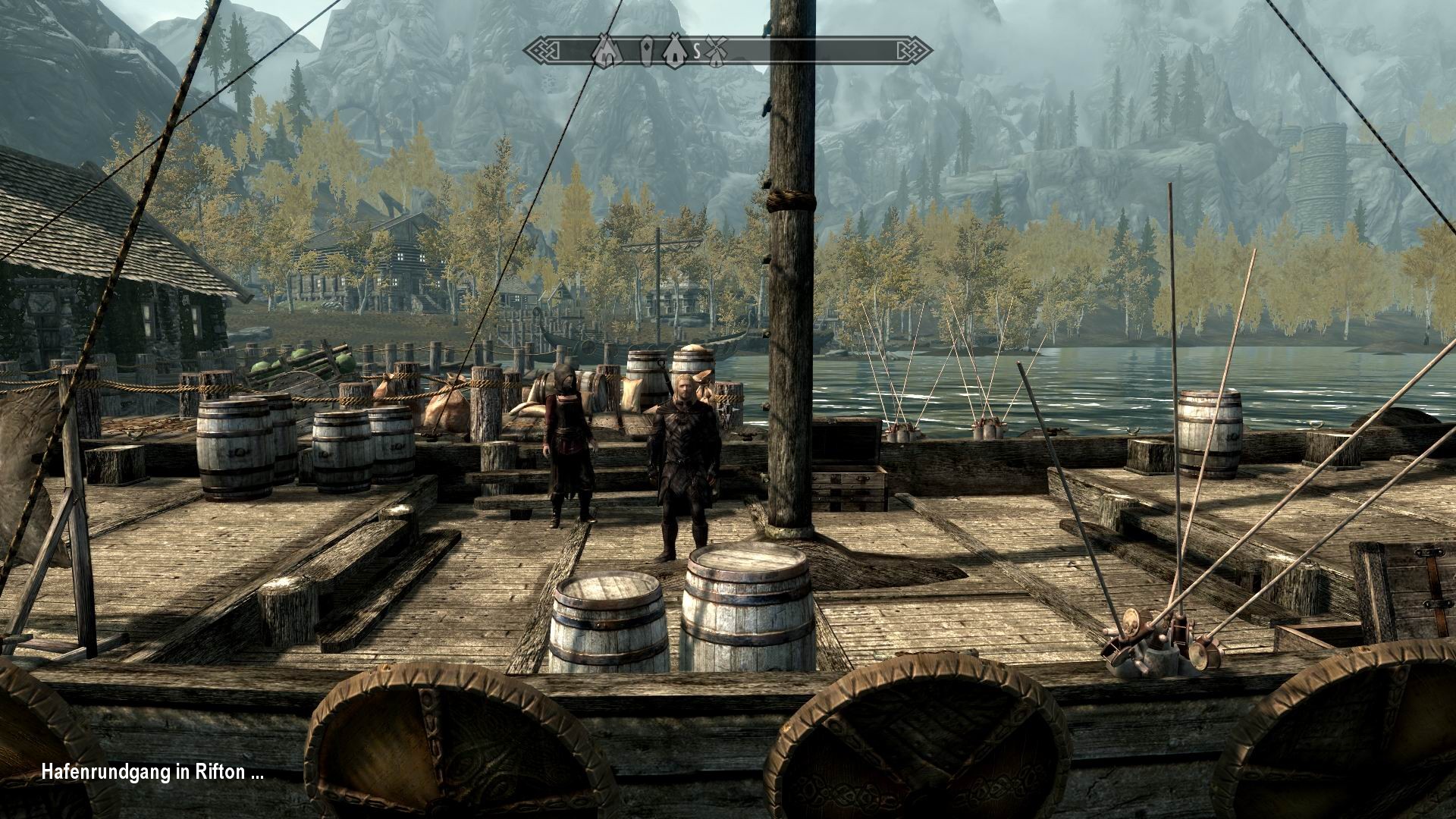The width and height of the screenshot is (1456, 819).
Task: Click the standing stone marker on the compass
Action: pyautogui.click(x=647, y=51)
